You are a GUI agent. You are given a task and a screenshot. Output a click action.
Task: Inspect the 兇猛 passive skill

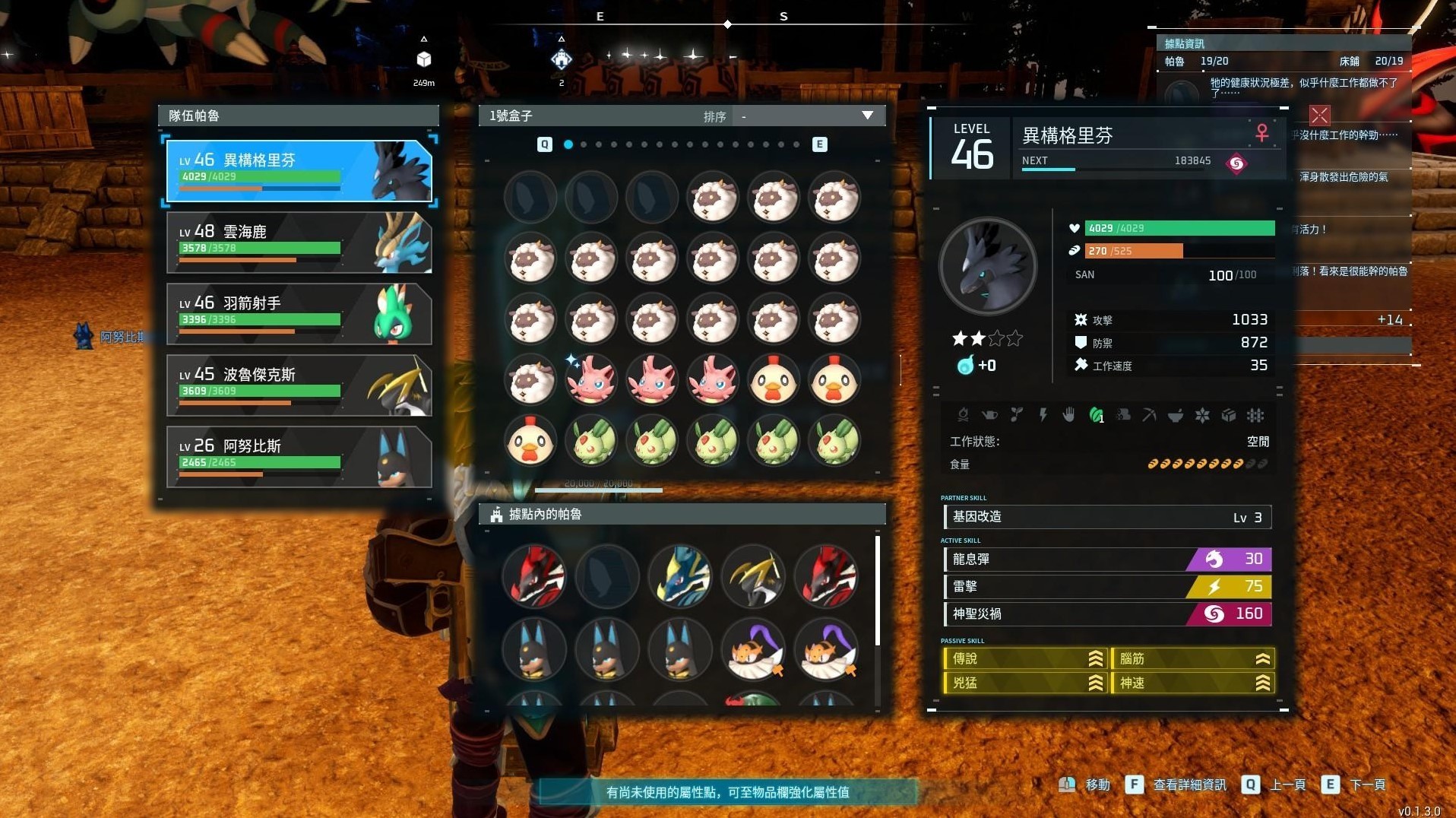[x=1024, y=683]
